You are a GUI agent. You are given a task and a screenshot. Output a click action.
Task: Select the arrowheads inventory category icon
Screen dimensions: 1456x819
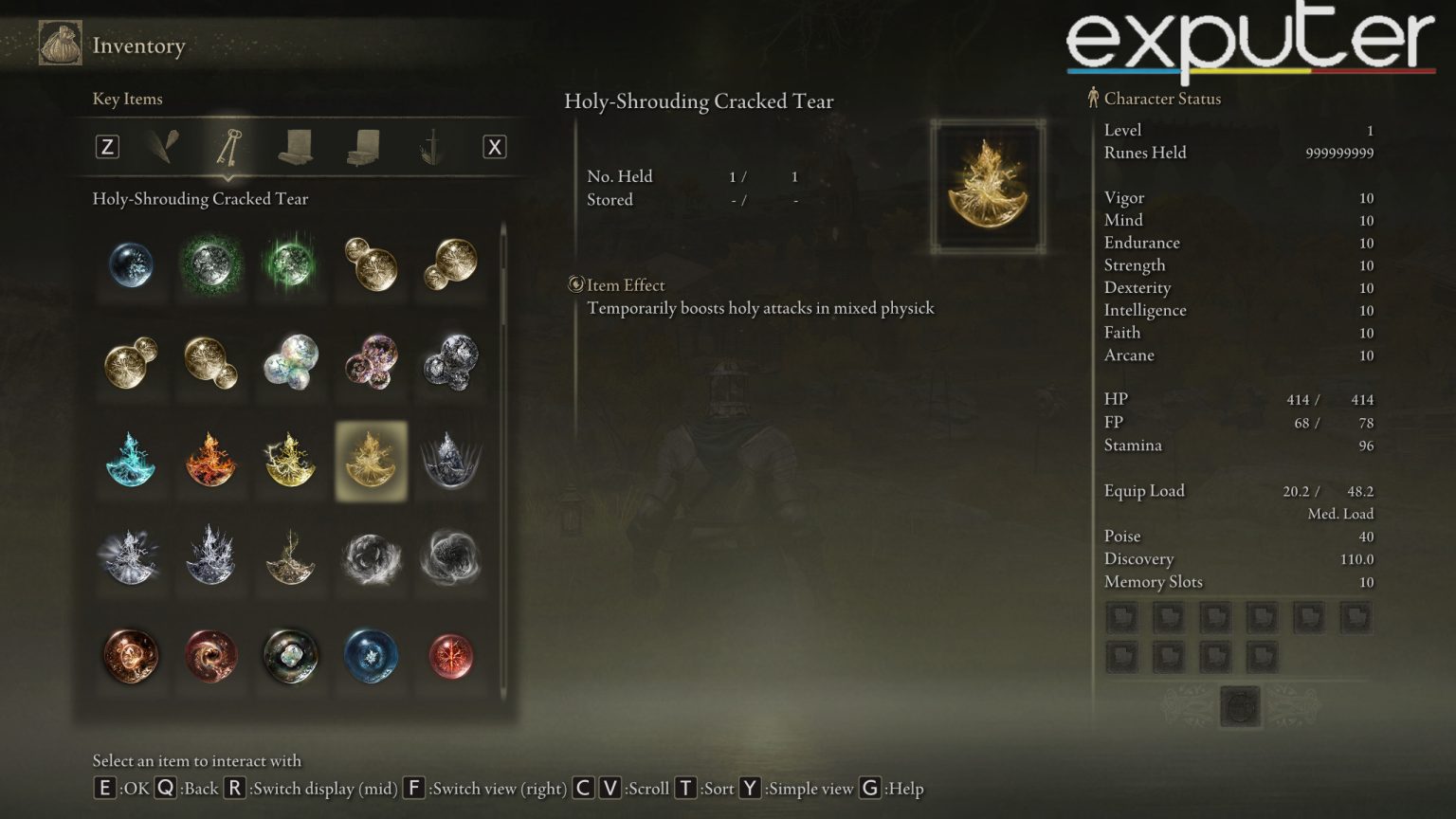pos(161,147)
